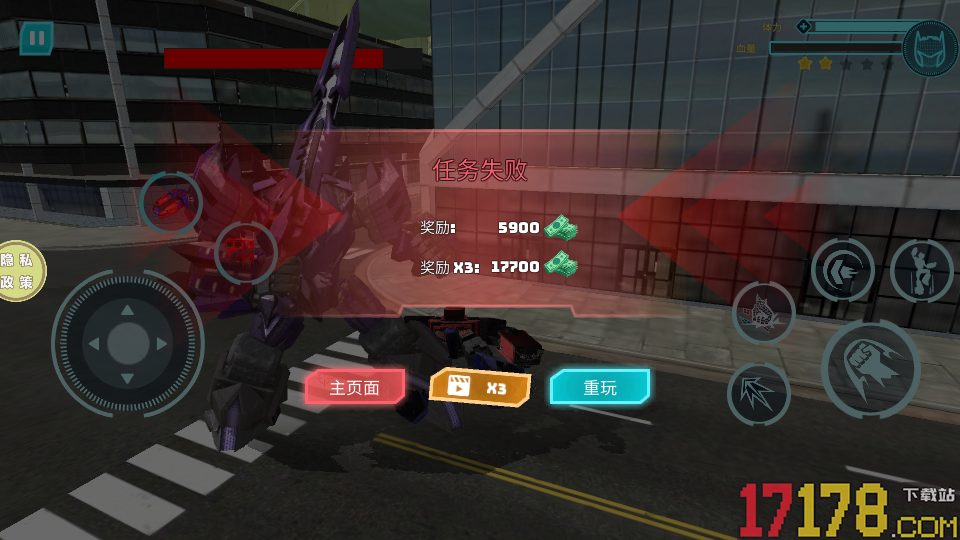
Task: Activate the burst arrow skill button
Action: pos(759,394)
